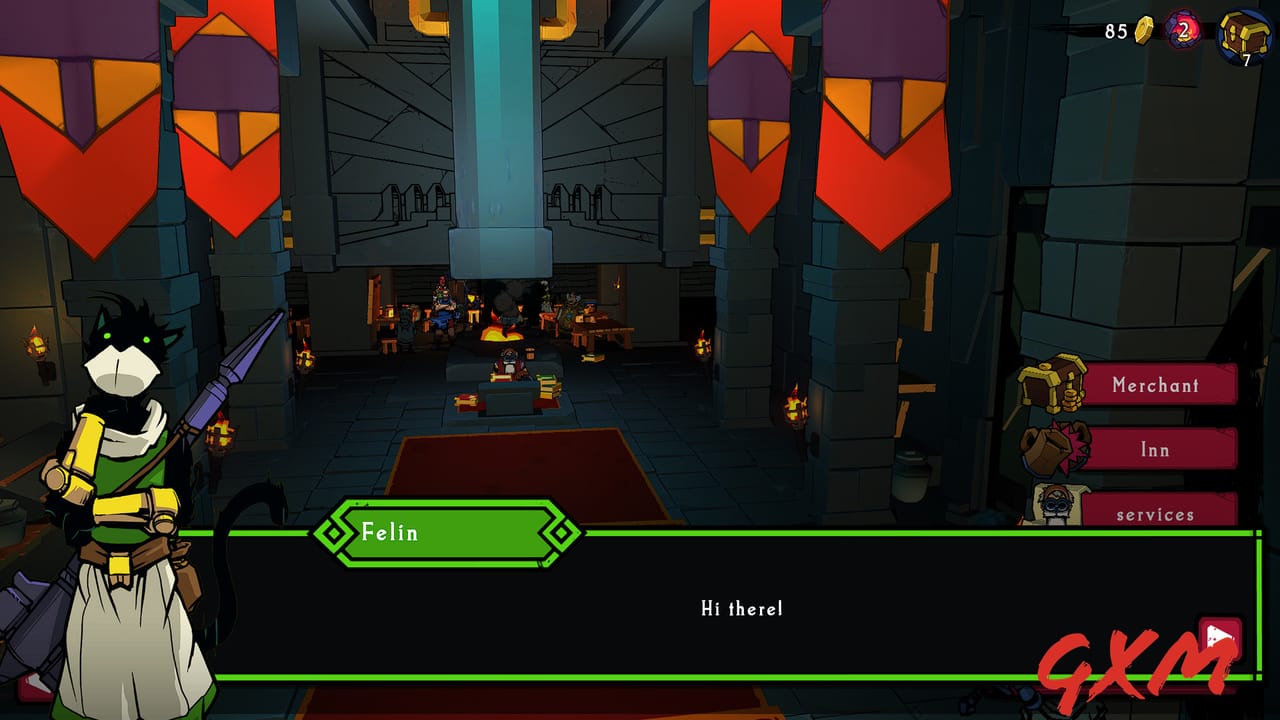Open the Merchant shop
Viewport: 1280px width, 720px height.
click(x=1156, y=385)
